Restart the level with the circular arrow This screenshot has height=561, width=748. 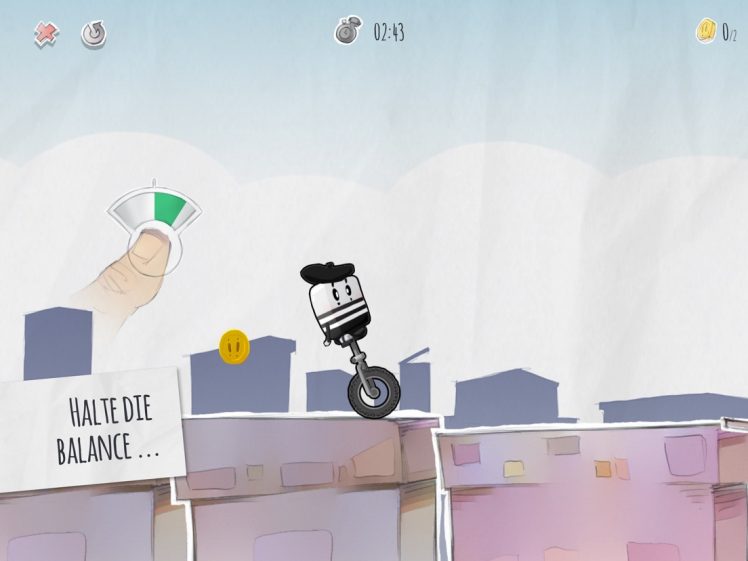93,34
